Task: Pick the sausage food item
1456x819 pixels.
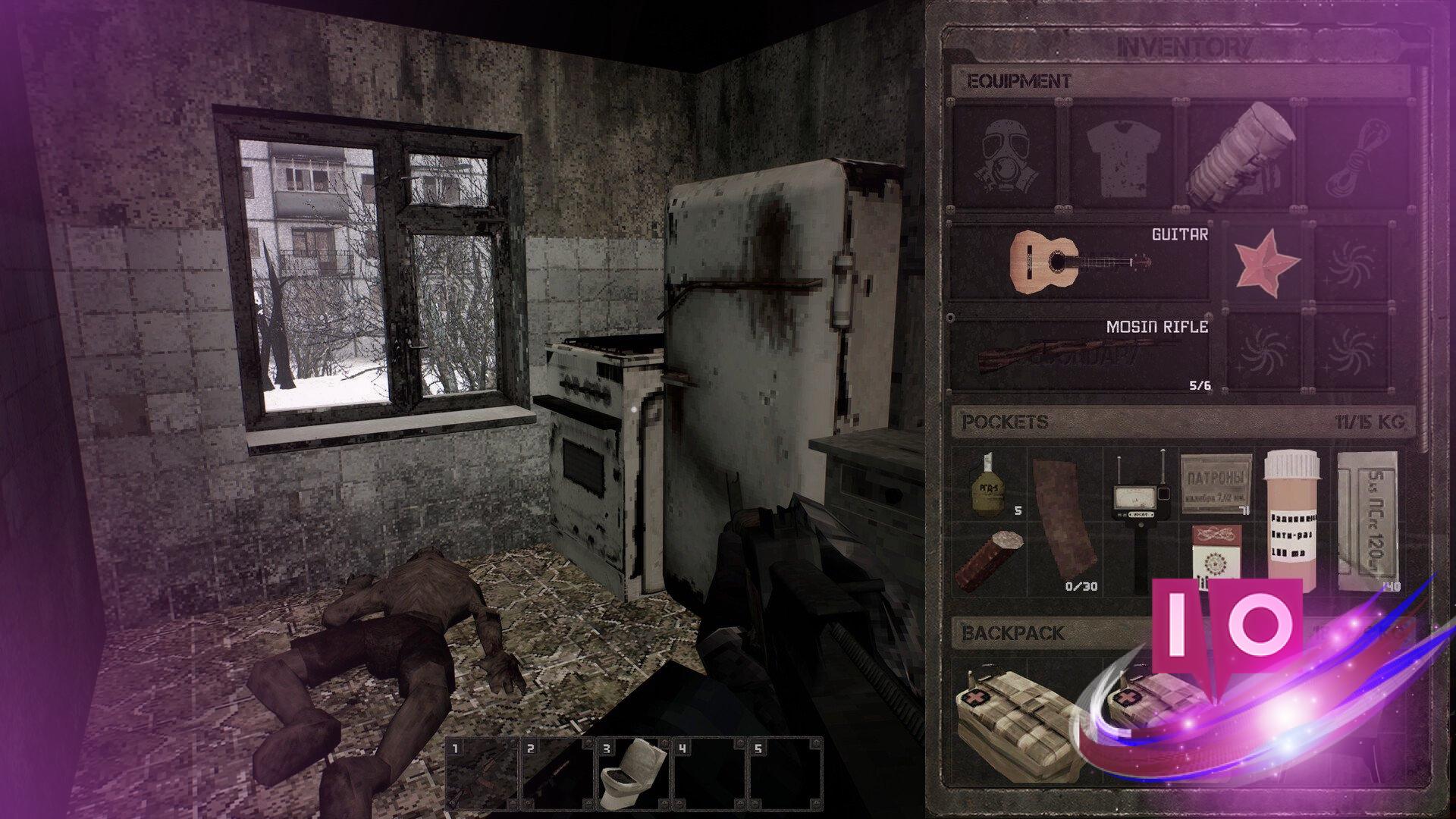Action: coord(989,560)
